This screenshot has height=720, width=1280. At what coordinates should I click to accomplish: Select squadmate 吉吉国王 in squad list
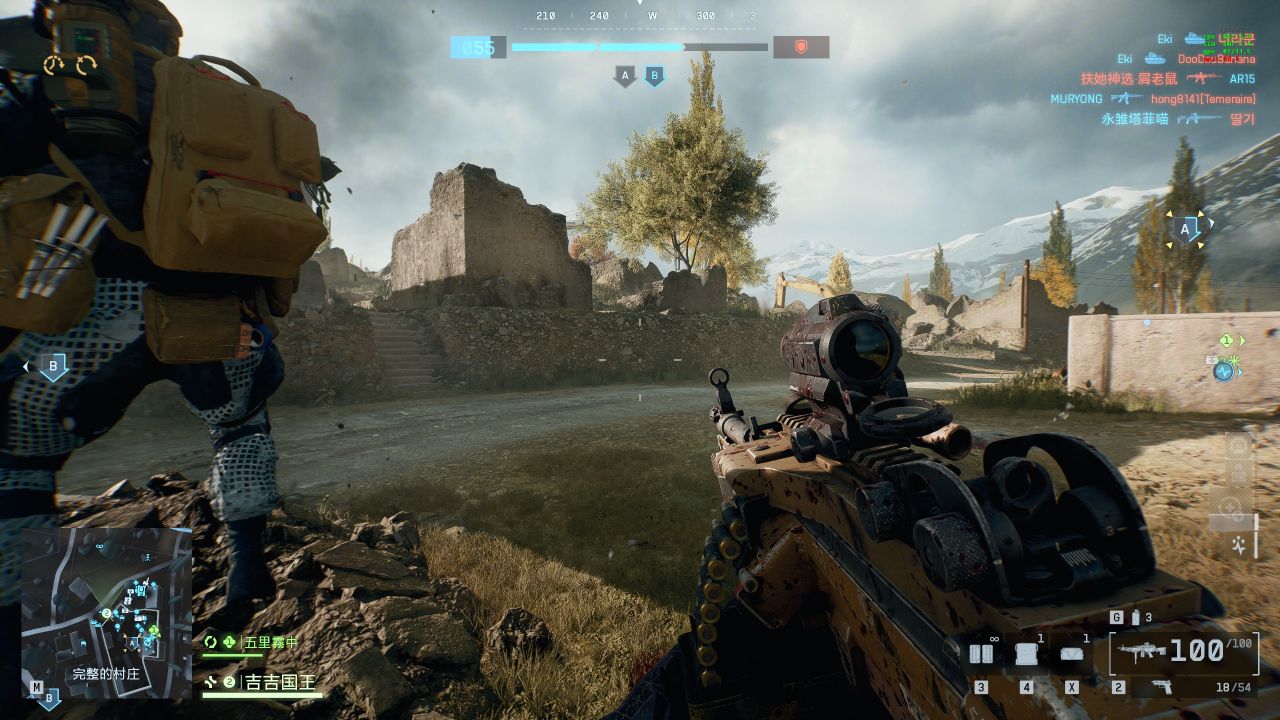point(279,683)
